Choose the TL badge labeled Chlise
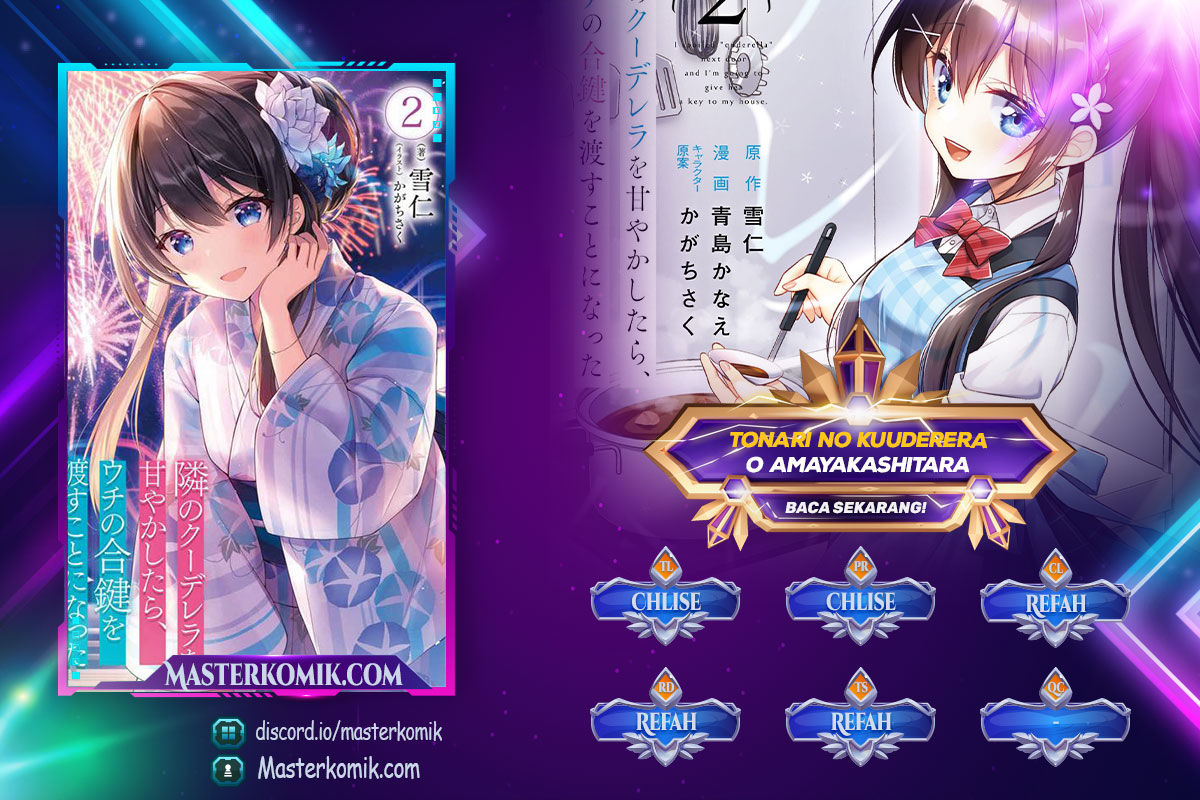The image size is (1200, 800). click(665, 601)
